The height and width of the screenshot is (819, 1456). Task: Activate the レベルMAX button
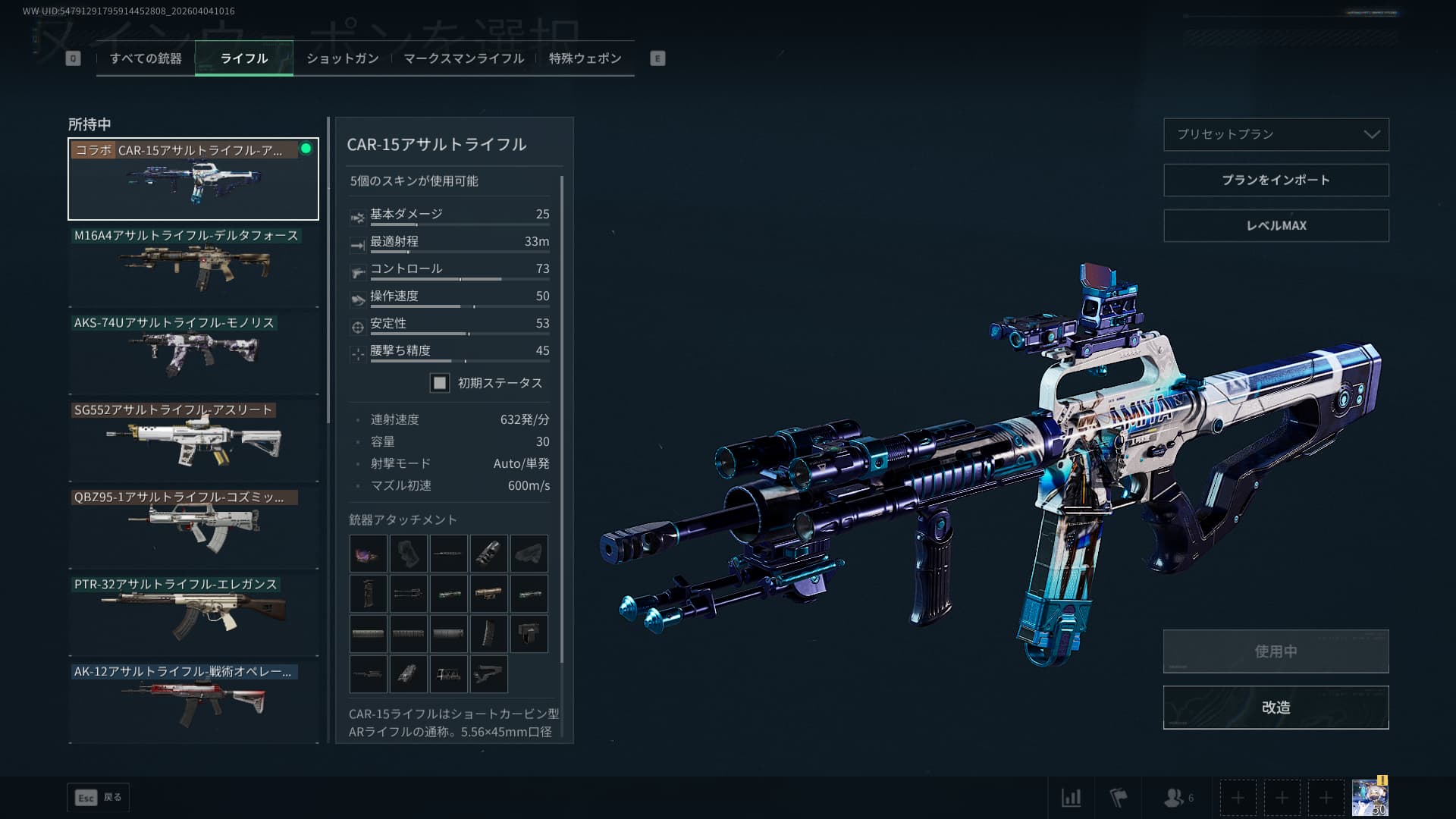click(1276, 225)
